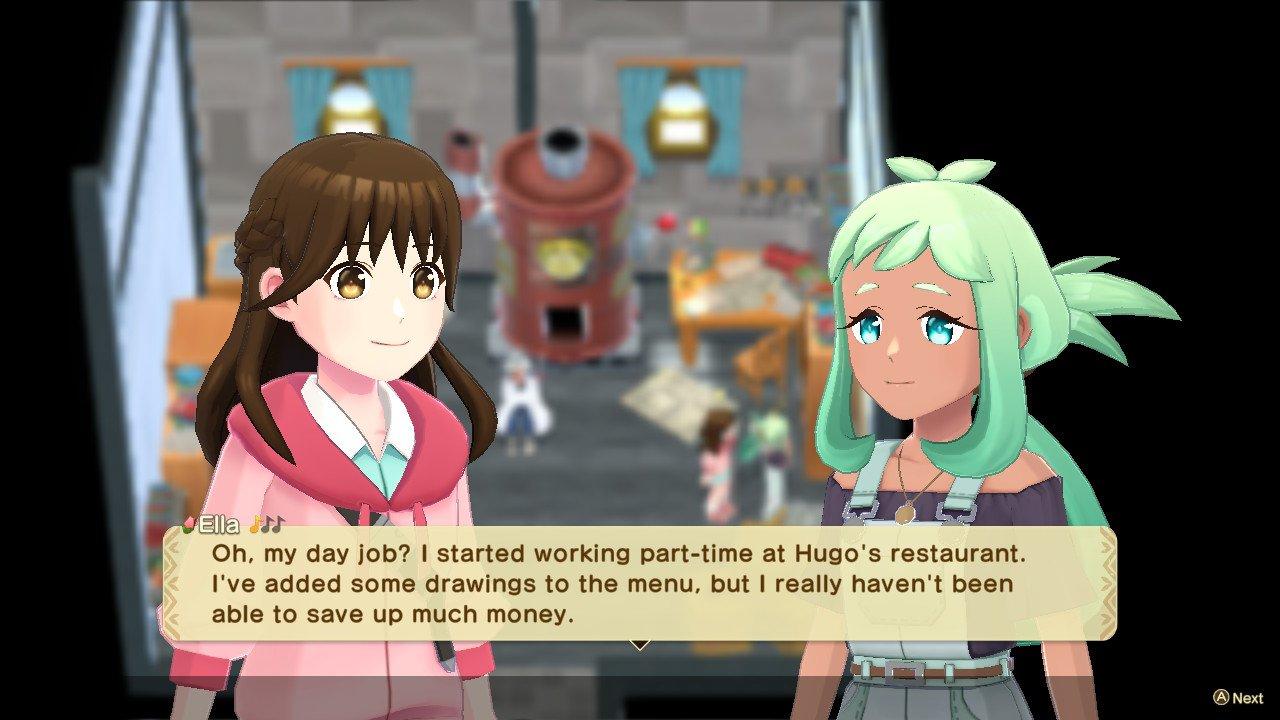Expand the dialogue with the down chevron arrow
The width and height of the screenshot is (1280, 720).
point(639,645)
